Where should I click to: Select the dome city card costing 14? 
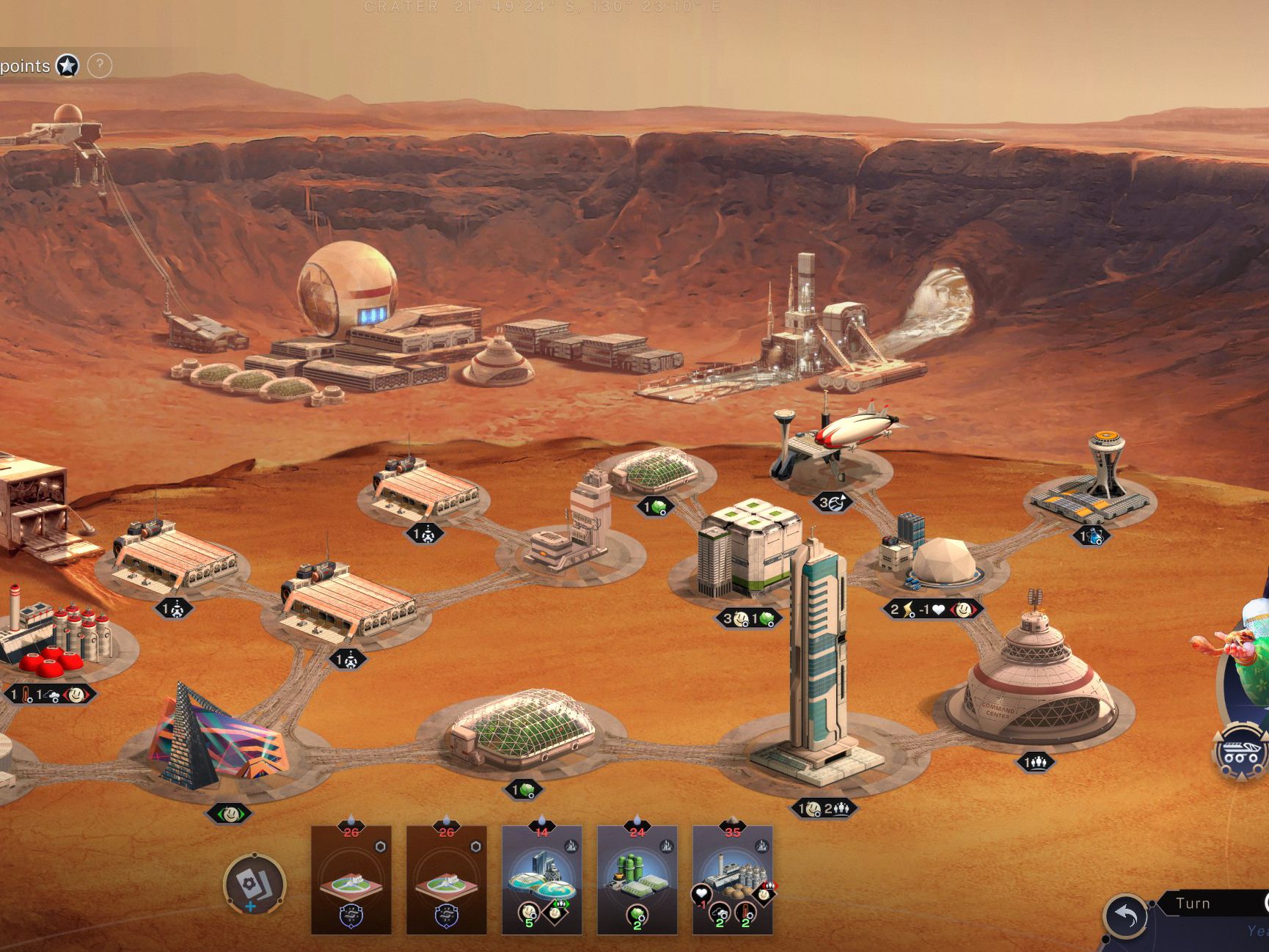[541, 879]
